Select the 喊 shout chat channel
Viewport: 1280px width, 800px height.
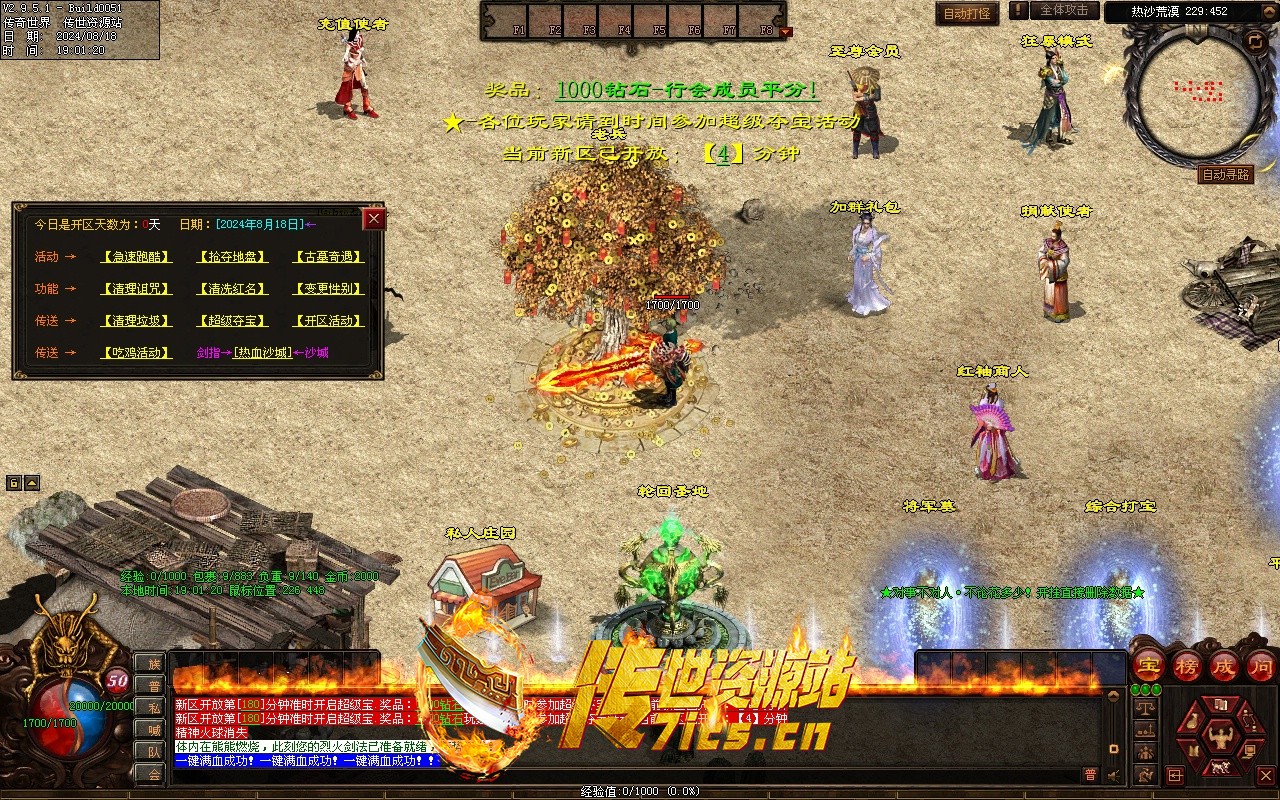click(x=153, y=729)
